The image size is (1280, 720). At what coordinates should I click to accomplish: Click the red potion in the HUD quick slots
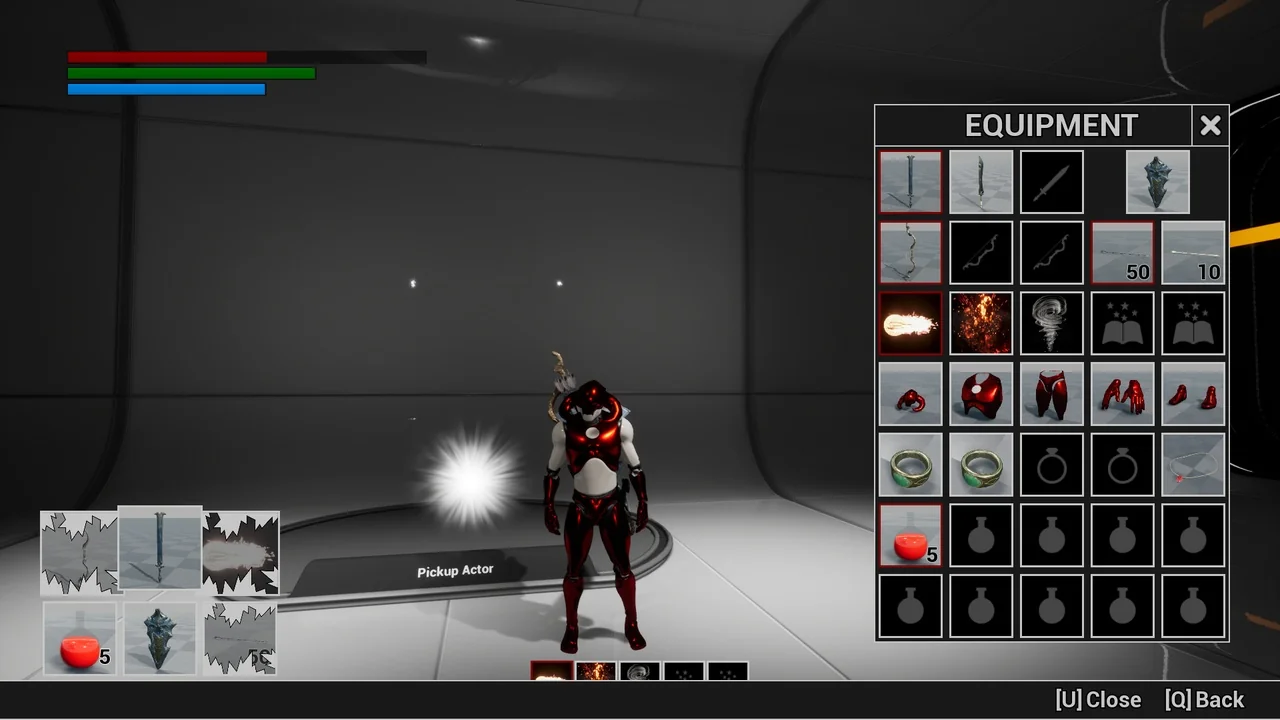[80, 639]
